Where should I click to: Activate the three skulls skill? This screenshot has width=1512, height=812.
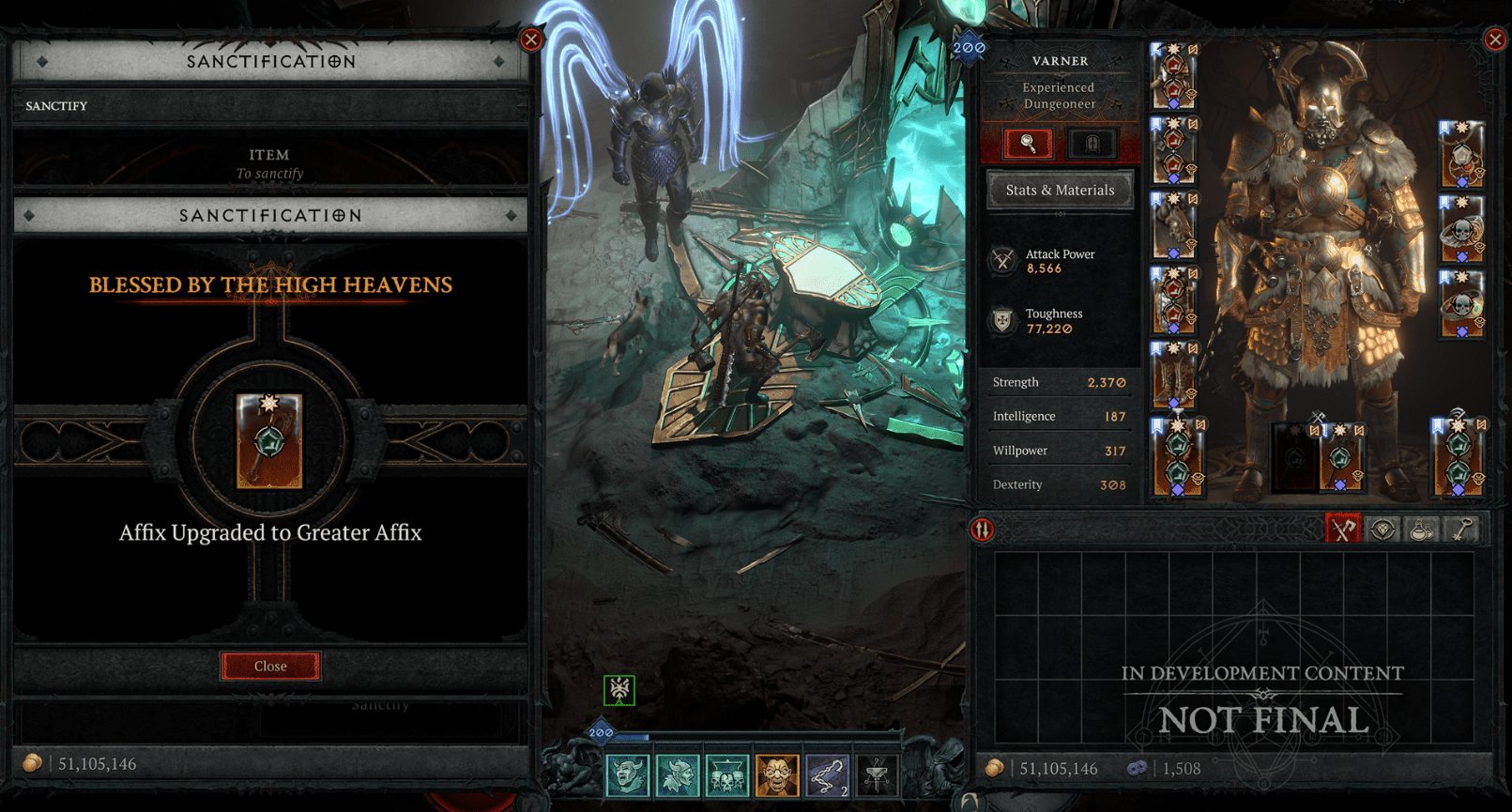[726, 775]
